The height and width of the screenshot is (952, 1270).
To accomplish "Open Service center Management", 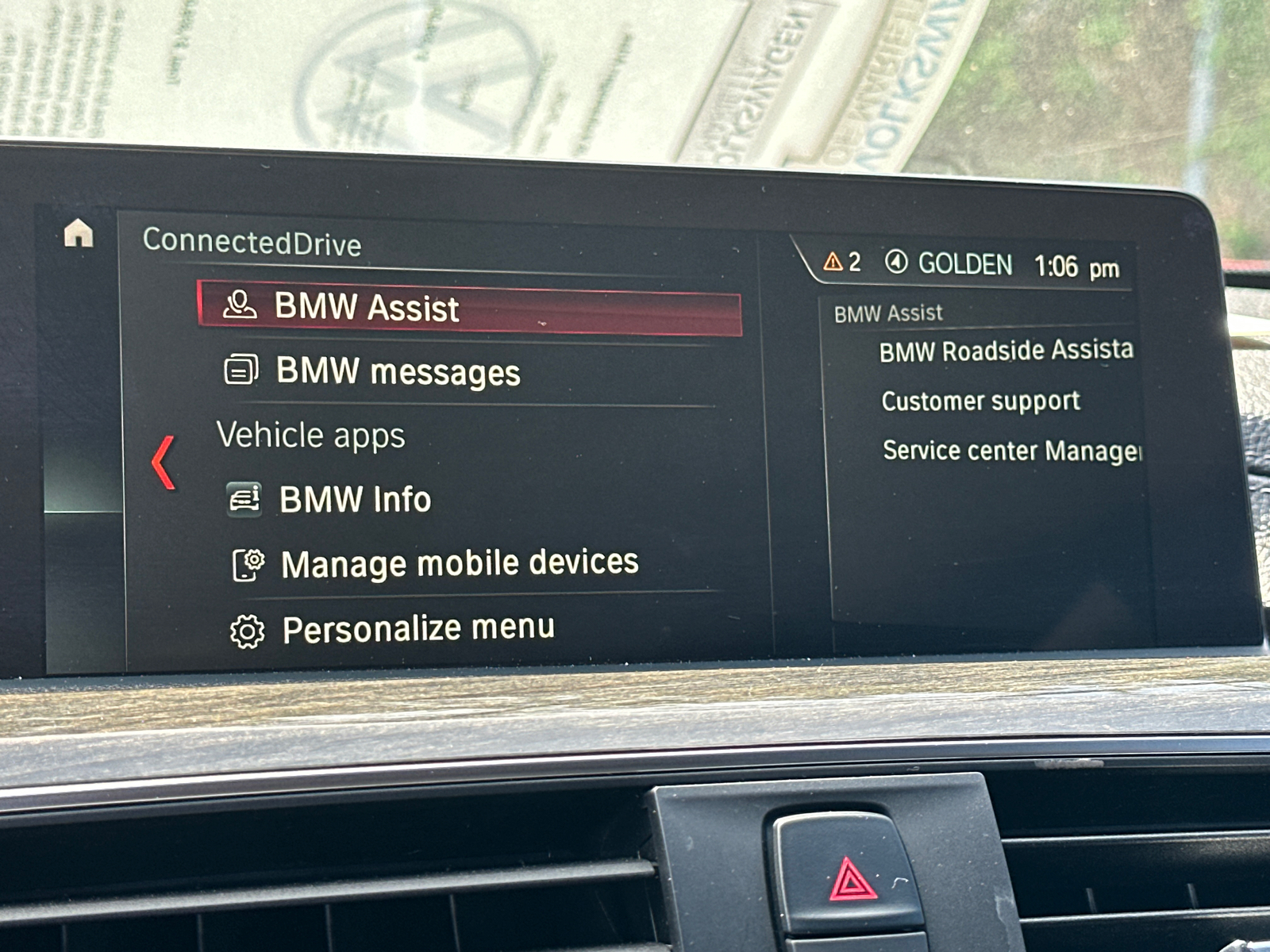I will [x=1011, y=451].
